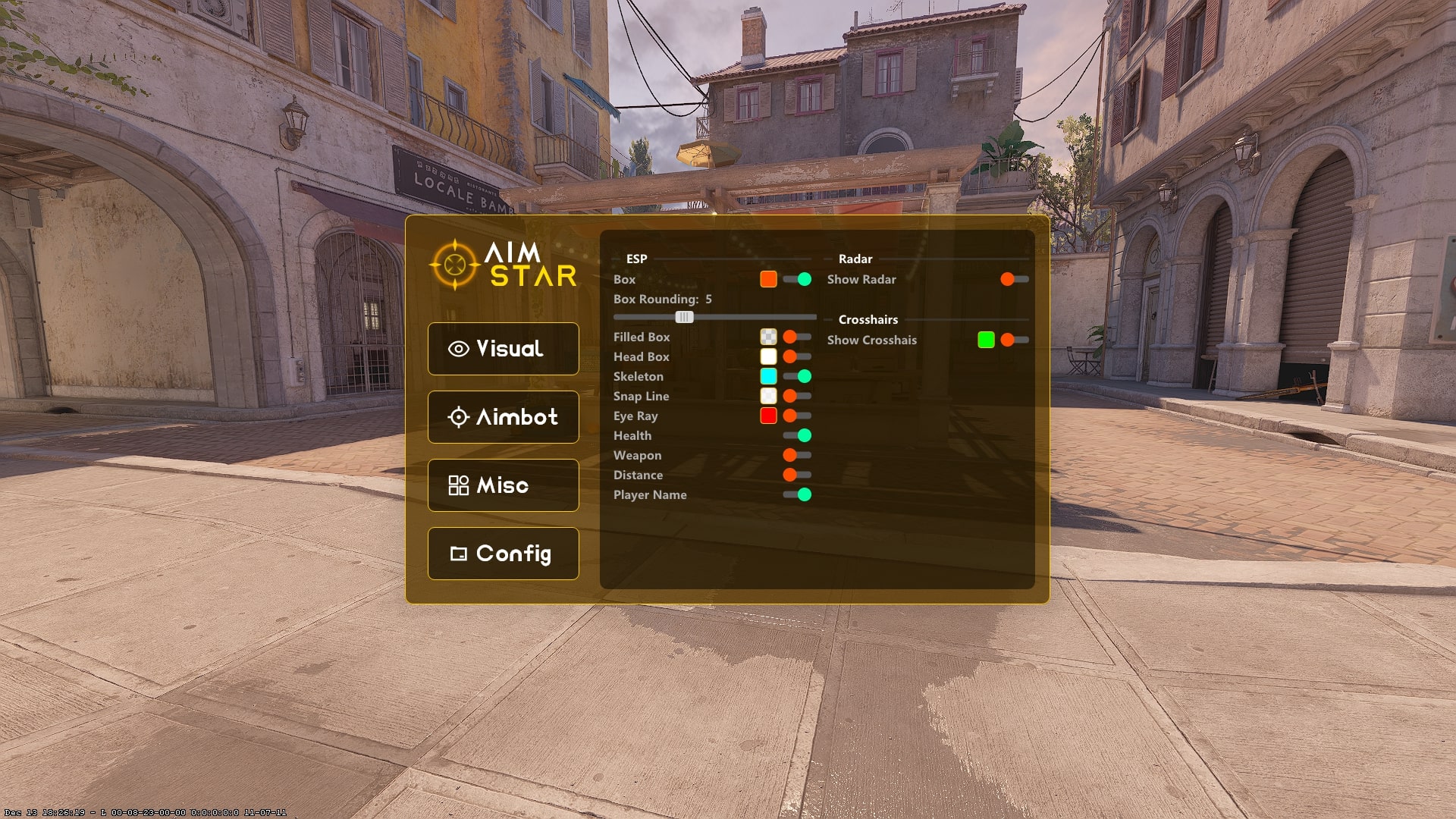Enable the Show Radar toggle
The width and height of the screenshot is (1456, 819).
click(x=1014, y=279)
